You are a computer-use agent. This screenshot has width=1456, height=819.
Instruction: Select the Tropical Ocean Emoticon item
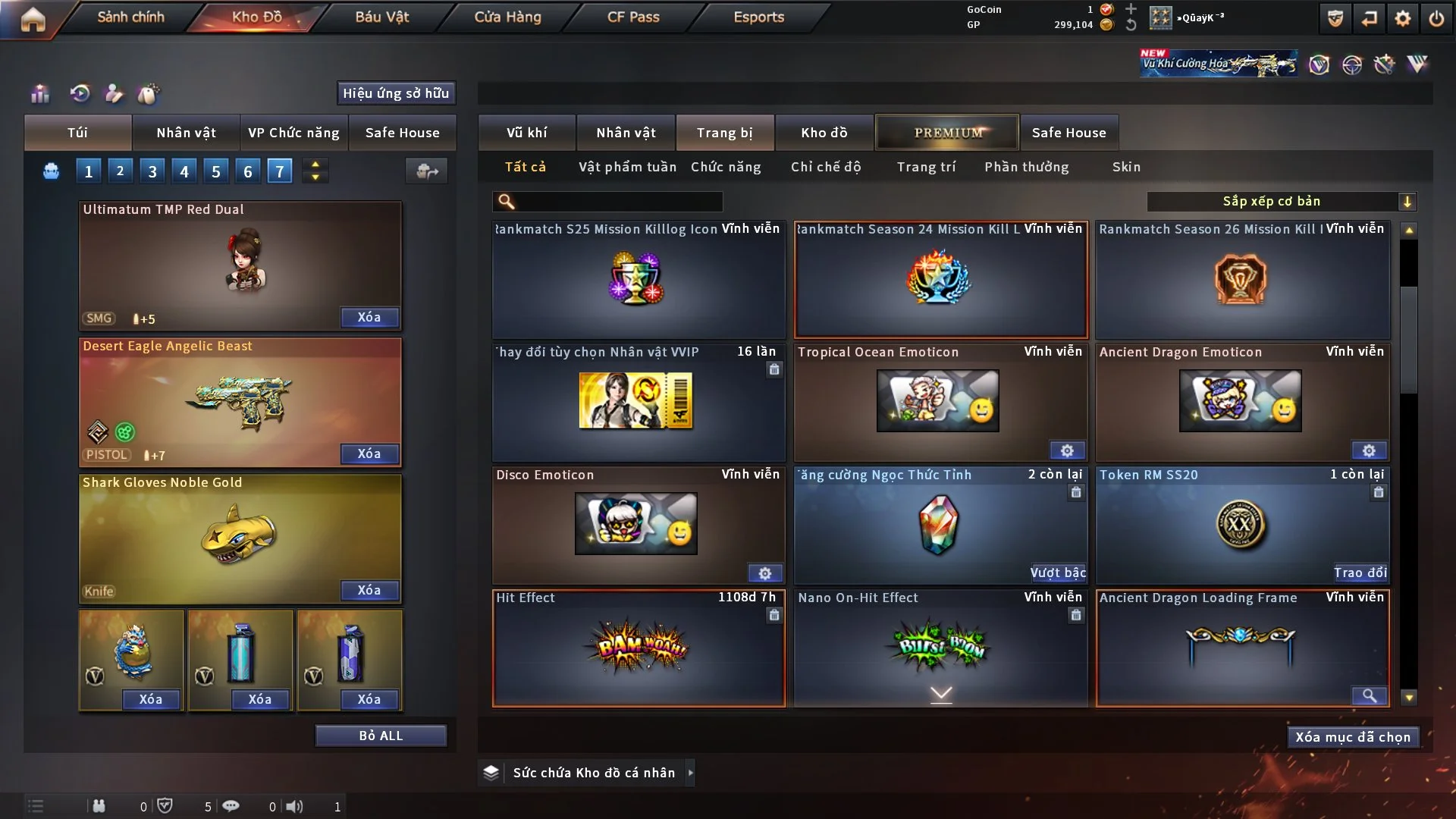pyautogui.click(x=938, y=402)
